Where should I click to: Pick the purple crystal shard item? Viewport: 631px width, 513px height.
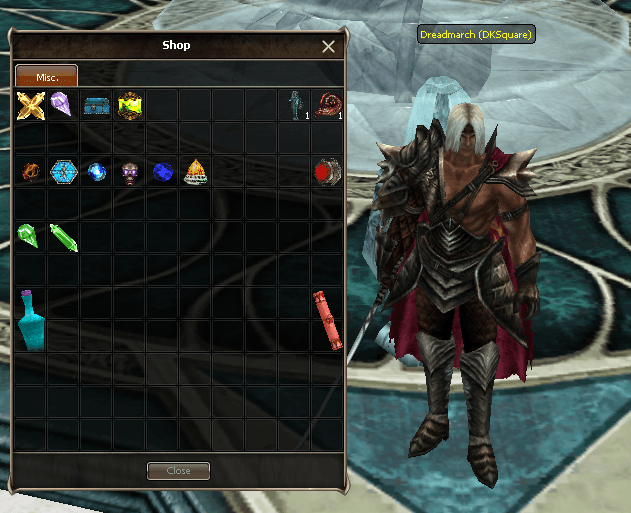click(x=61, y=103)
